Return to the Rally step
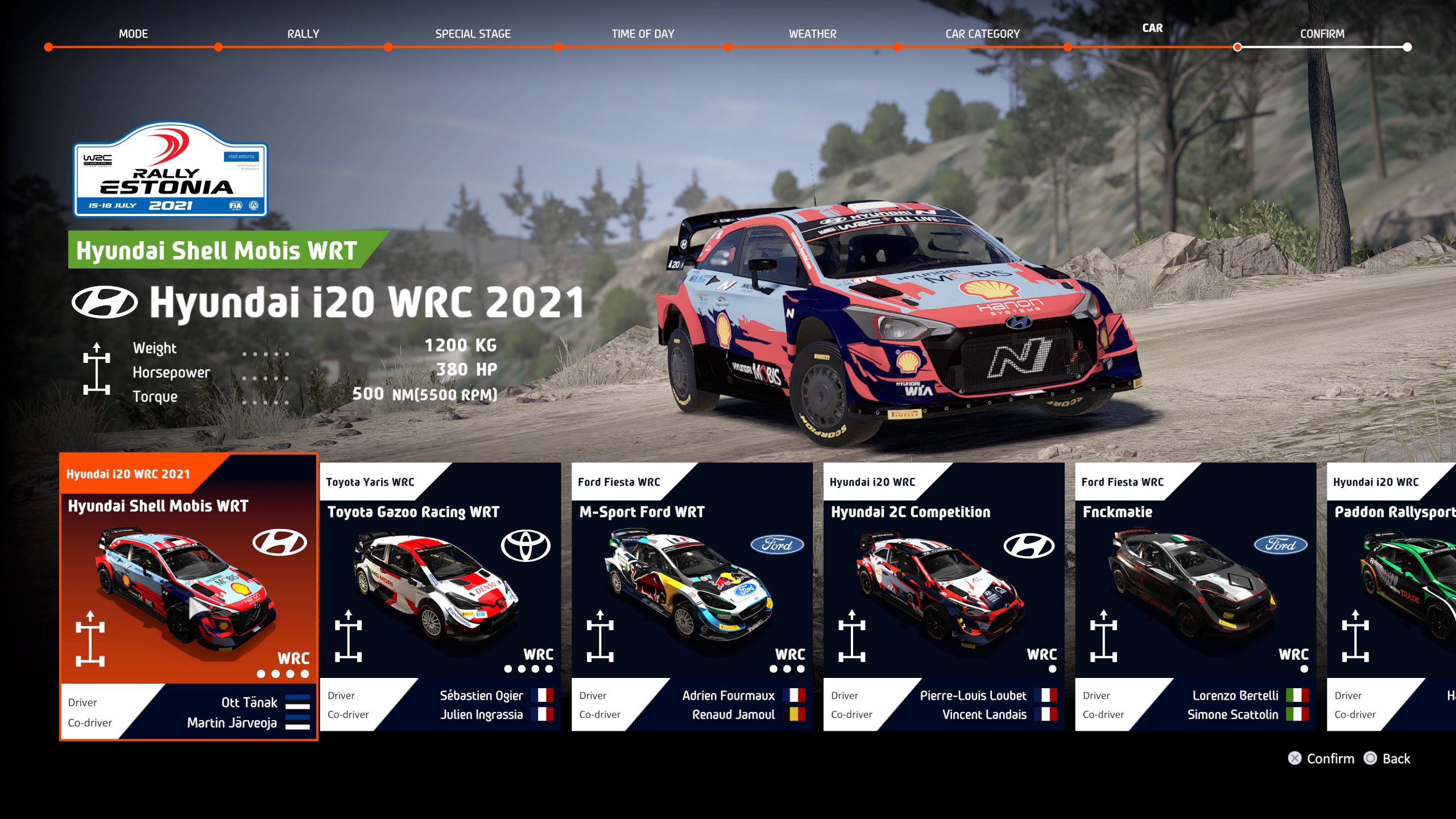The image size is (1456, 819). [x=303, y=34]
